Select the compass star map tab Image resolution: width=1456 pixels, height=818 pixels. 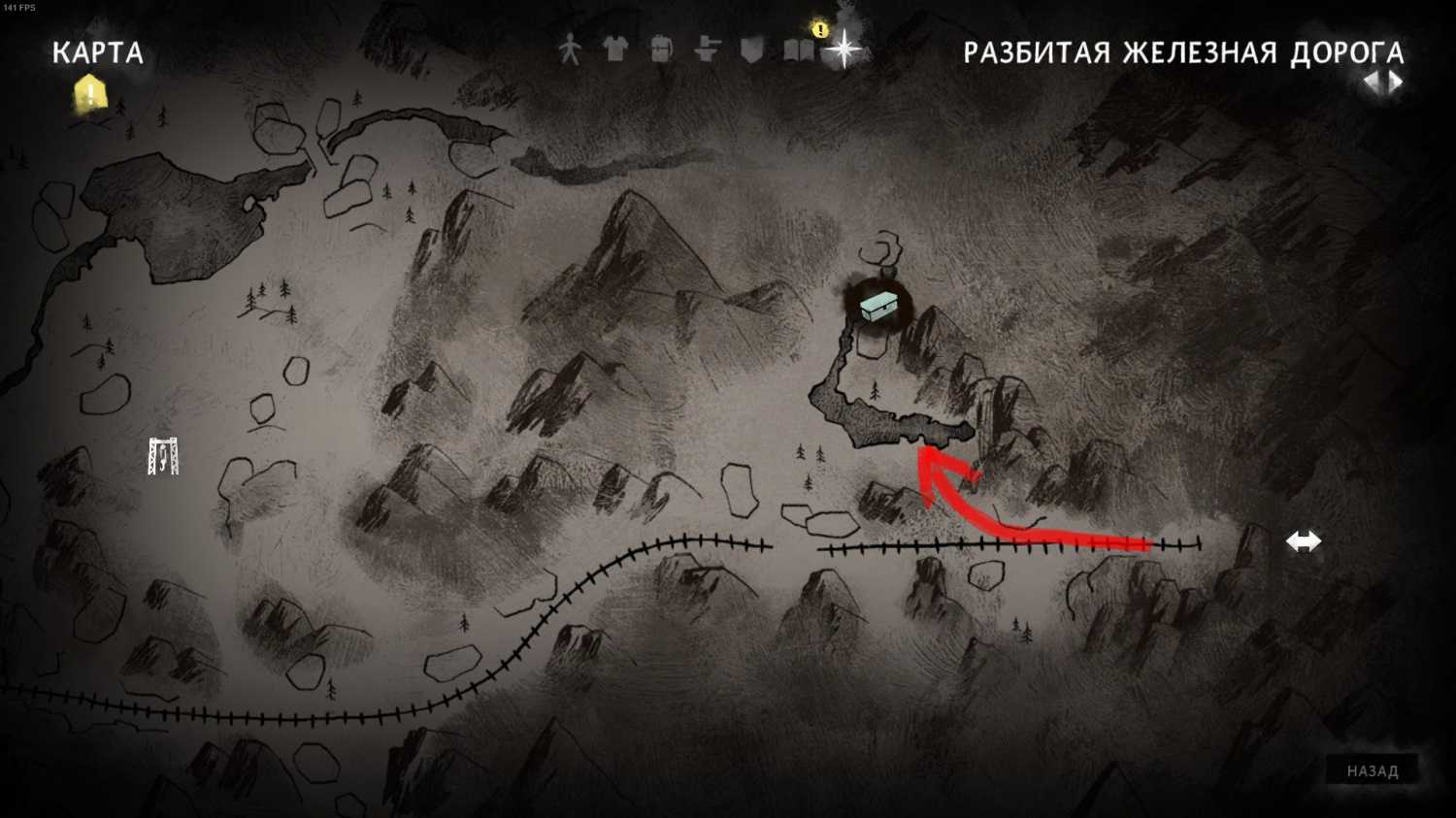click(x=844, y=49)
